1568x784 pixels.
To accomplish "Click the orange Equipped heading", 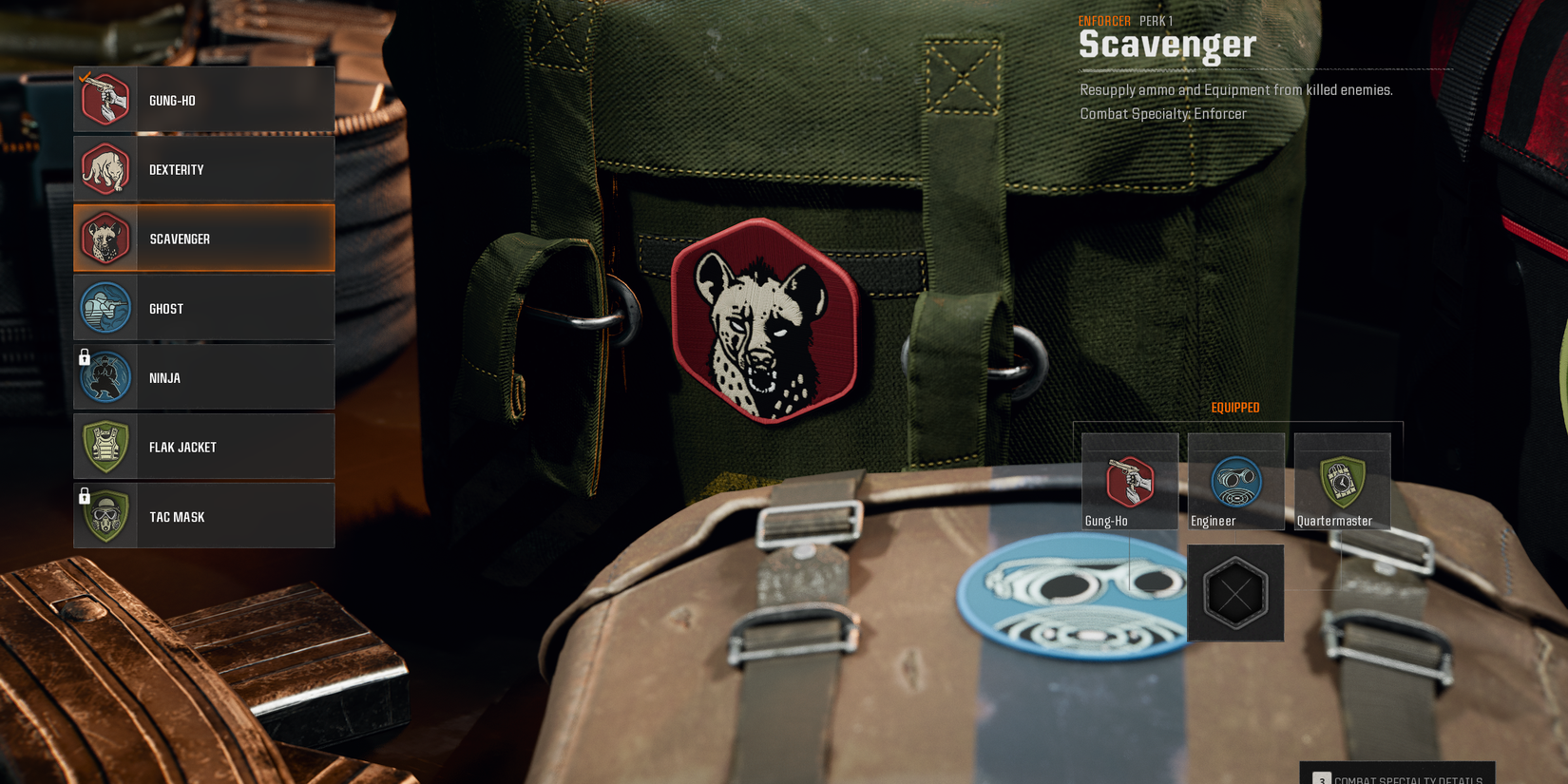I will [1234, 407].
